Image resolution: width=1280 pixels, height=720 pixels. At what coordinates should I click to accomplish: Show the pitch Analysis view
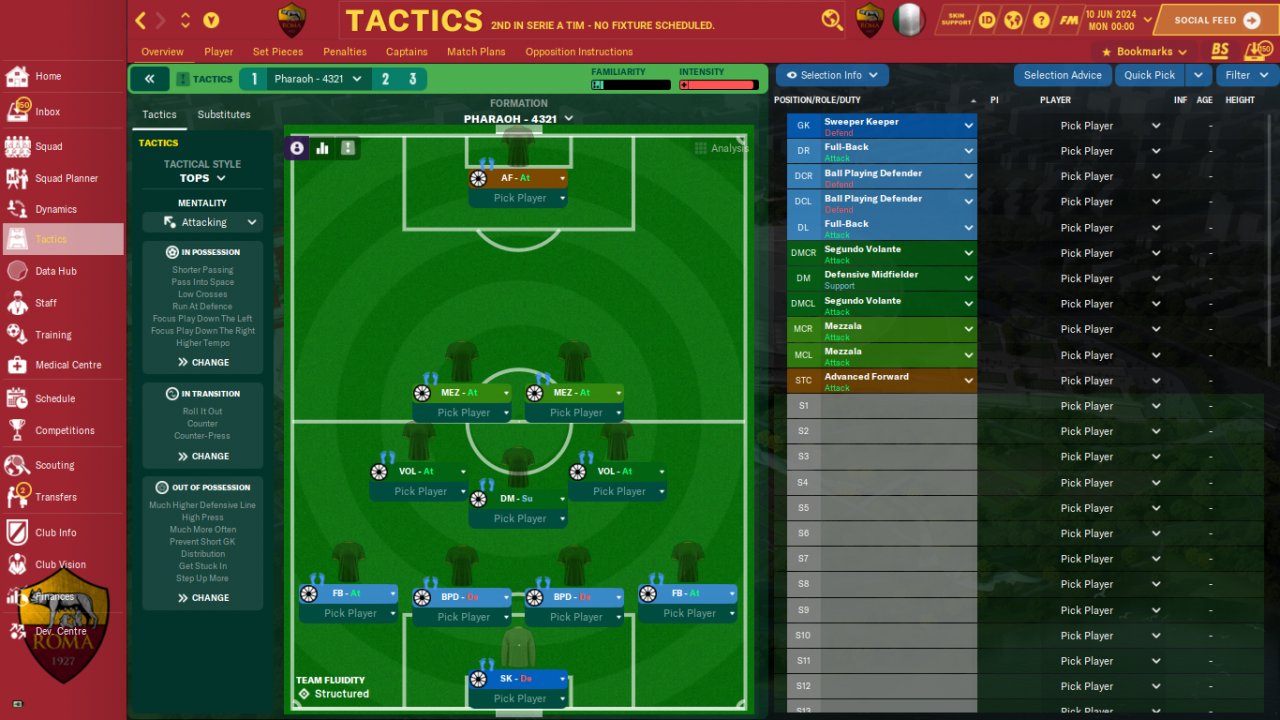721,148
